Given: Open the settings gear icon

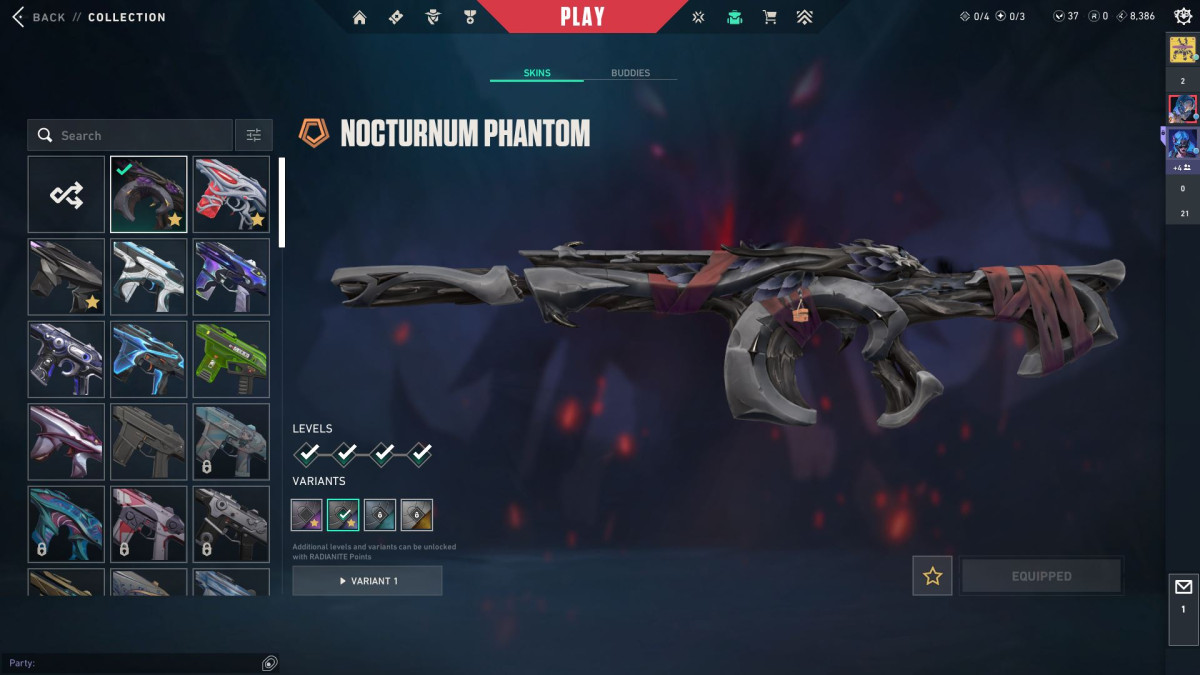Looking at the screenshot, I should click(1182, 16).
